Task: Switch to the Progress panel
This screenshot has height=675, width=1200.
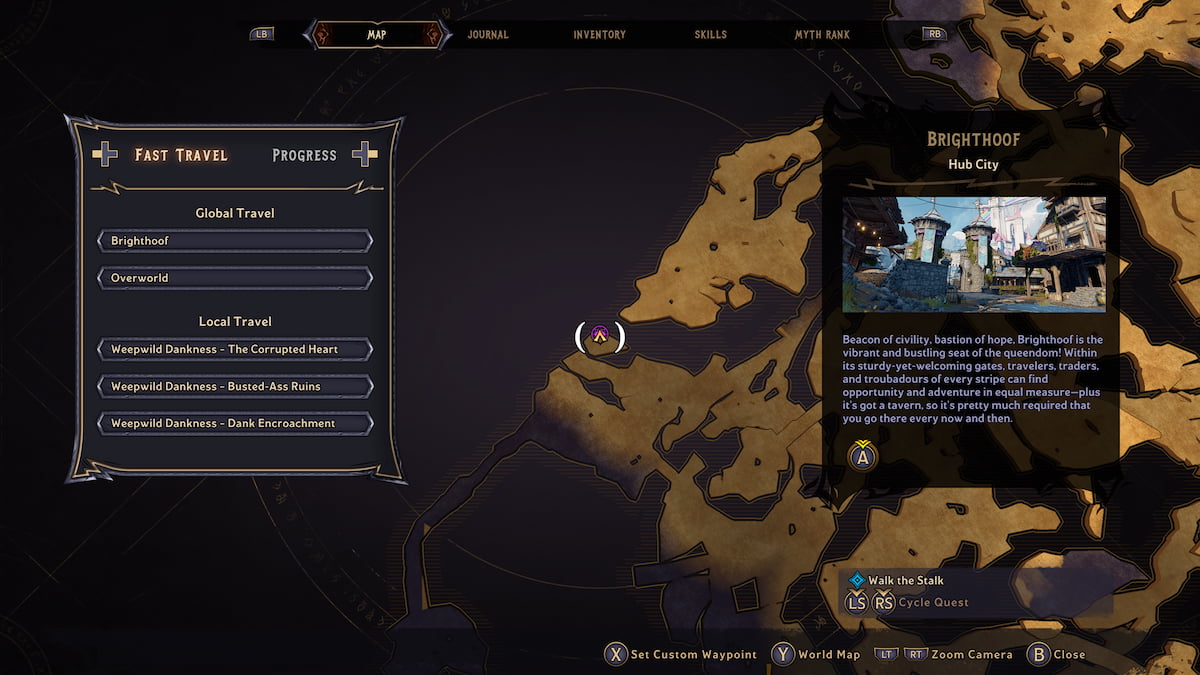Action: 304,155
